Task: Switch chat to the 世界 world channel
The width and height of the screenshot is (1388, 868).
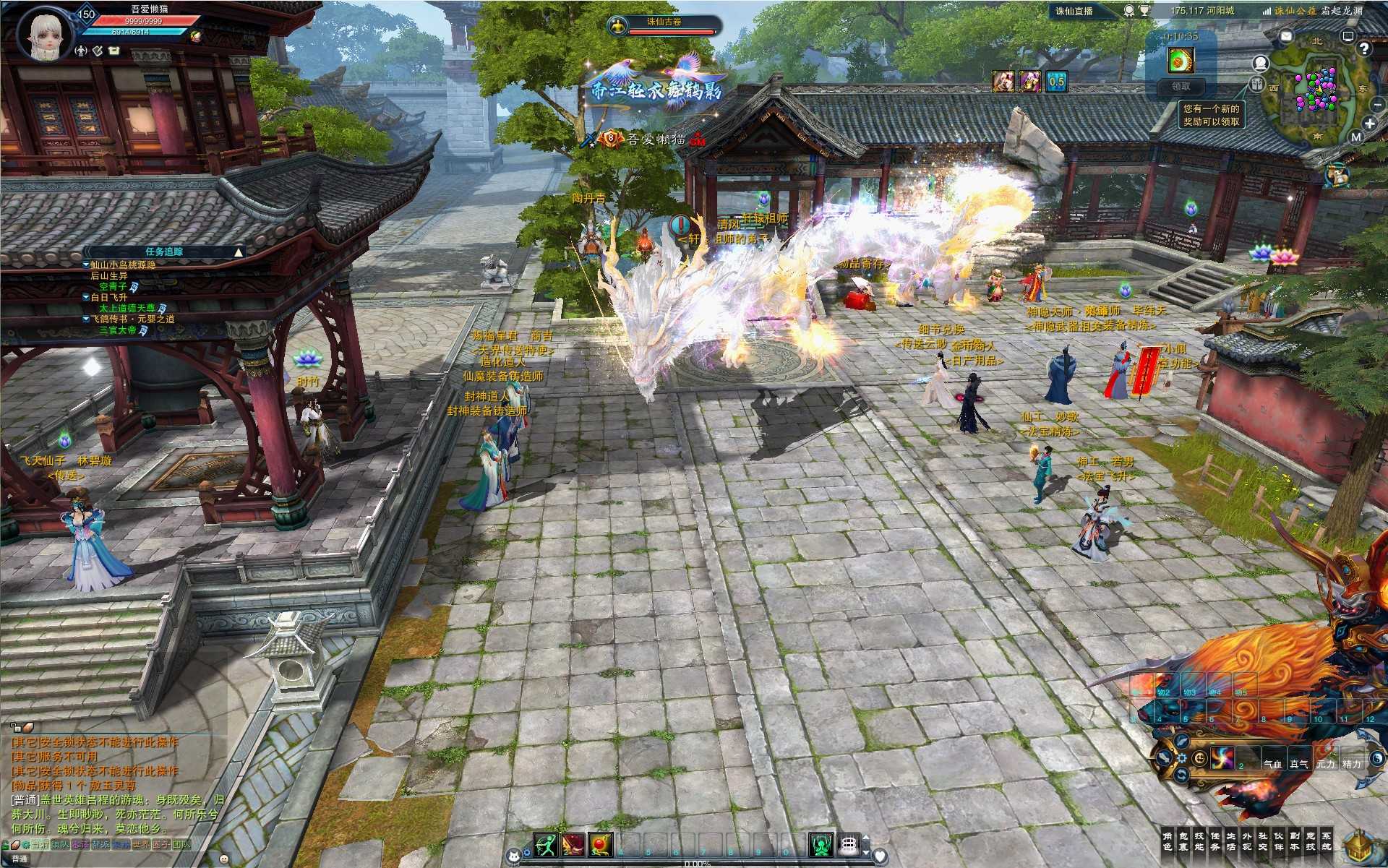Action: click(140, 844)
